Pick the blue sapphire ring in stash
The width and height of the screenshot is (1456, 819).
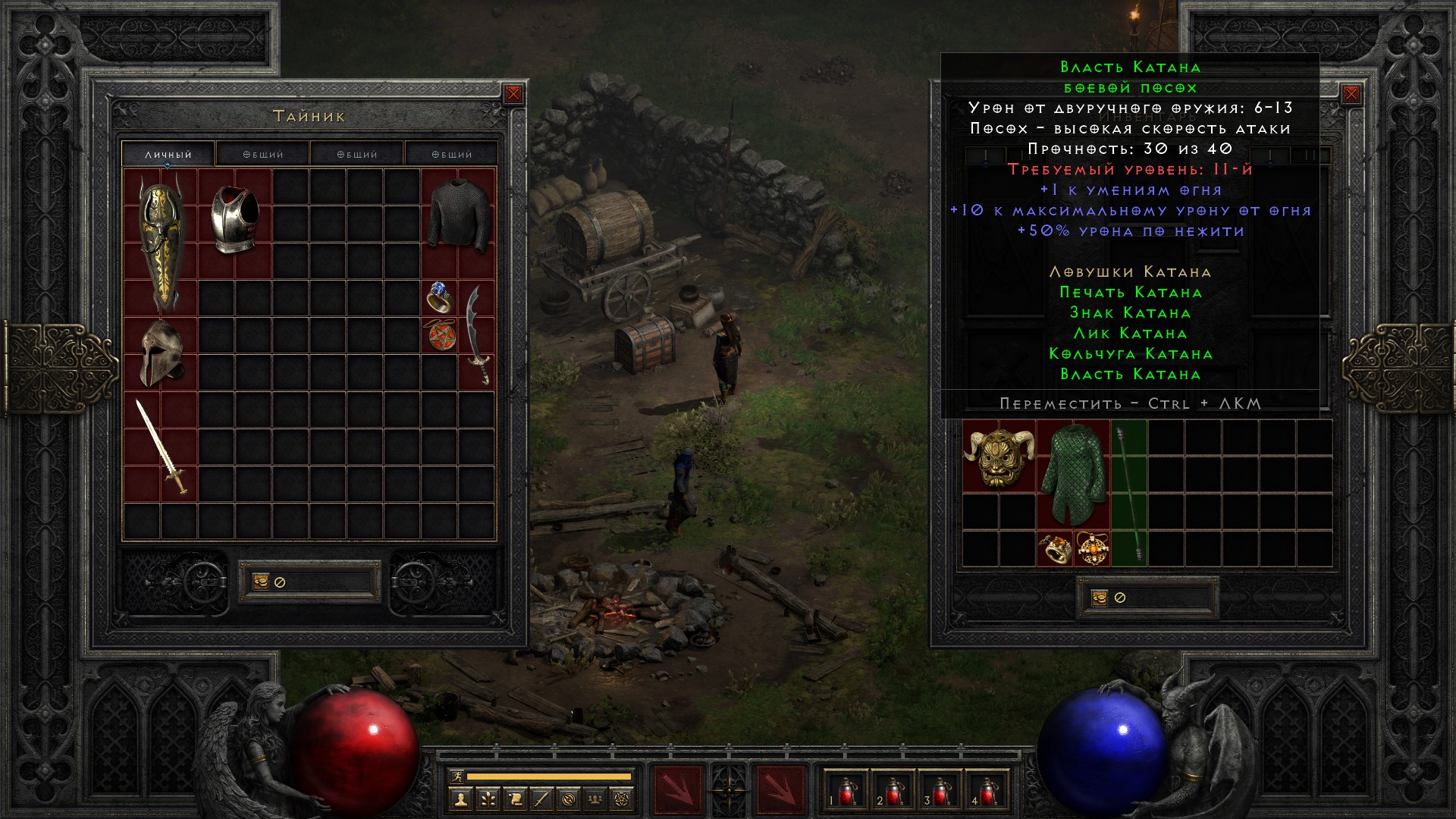pyautogui.click(x=440, y=297)
